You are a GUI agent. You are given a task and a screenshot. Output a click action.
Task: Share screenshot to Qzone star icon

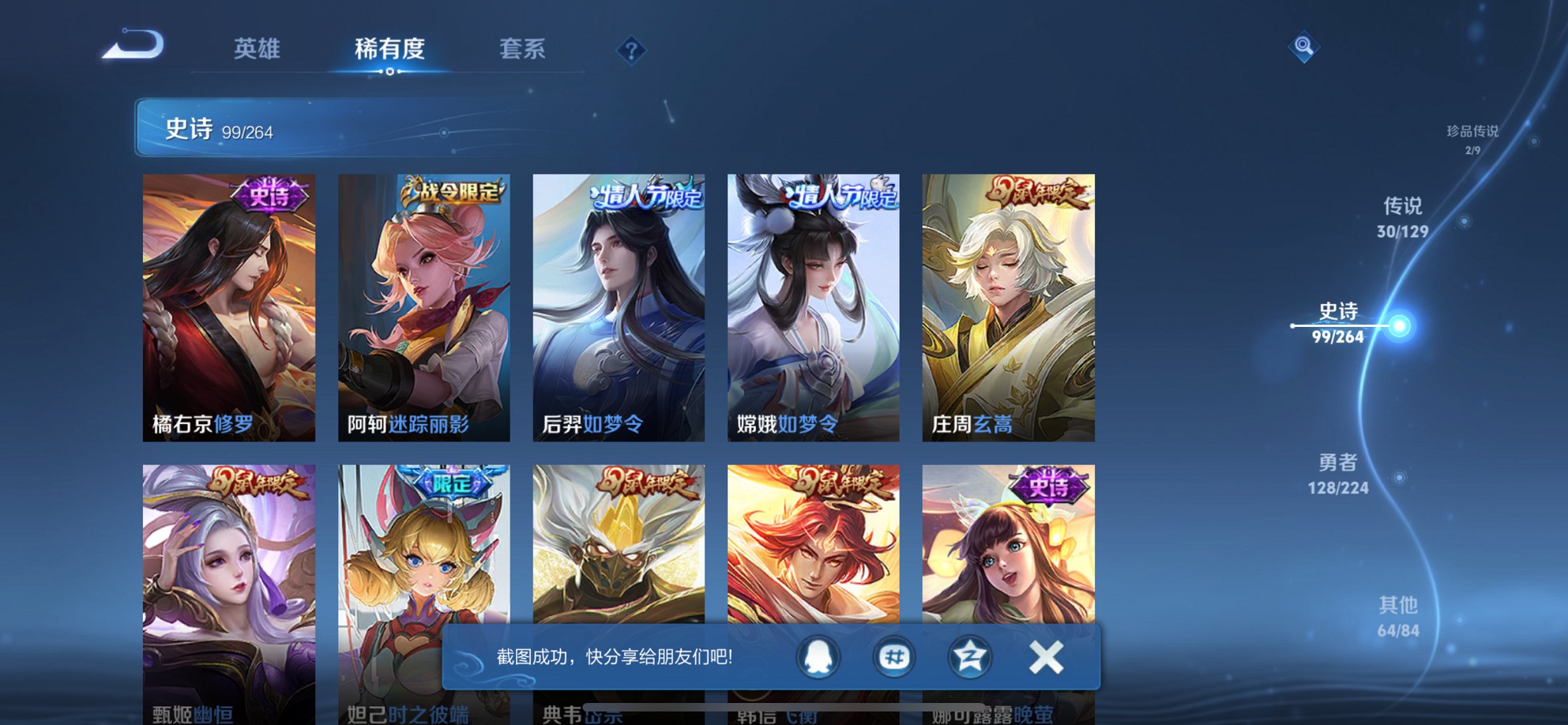[970, 657]
